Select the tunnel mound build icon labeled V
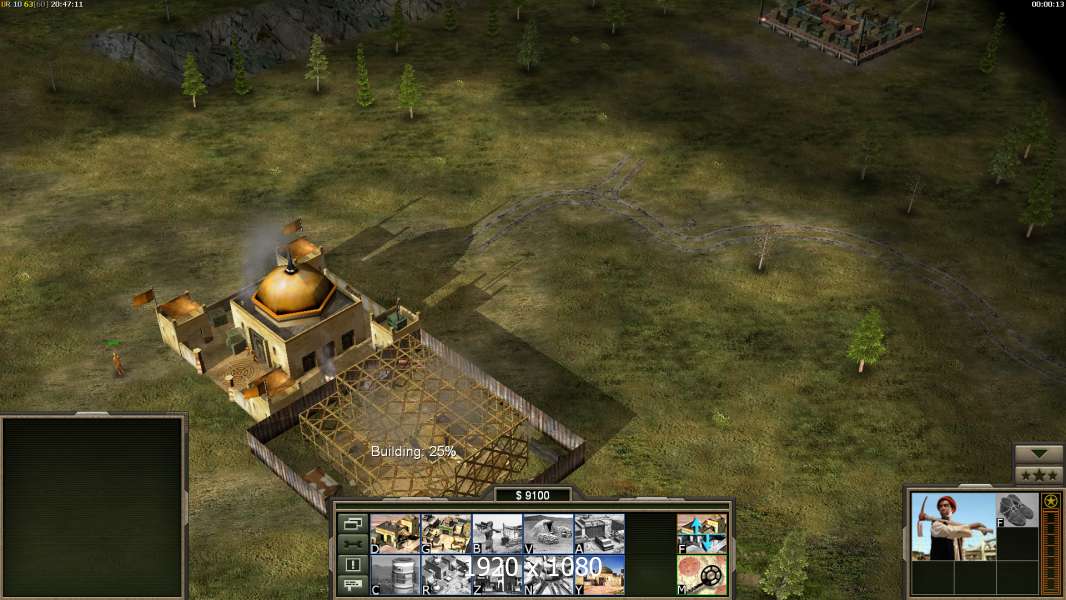 click(548, 533)
